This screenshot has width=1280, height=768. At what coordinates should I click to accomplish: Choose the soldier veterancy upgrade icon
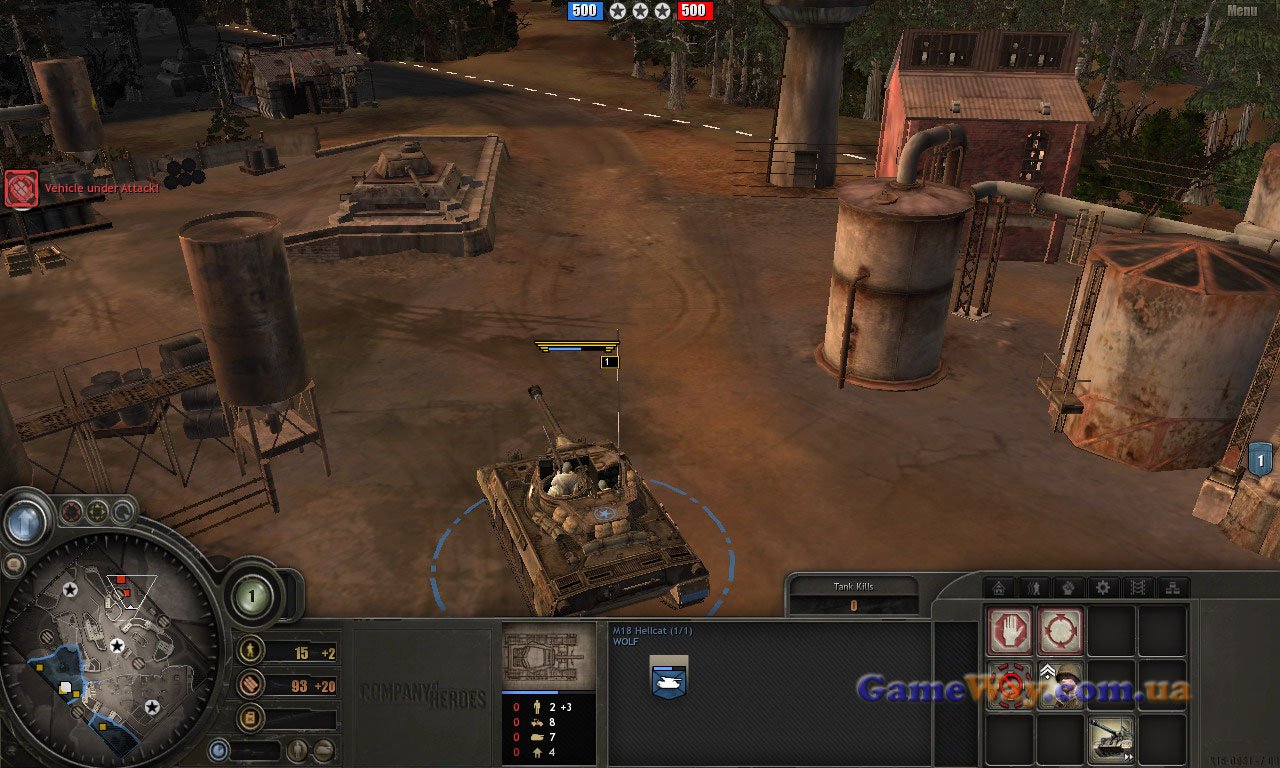1060,685
